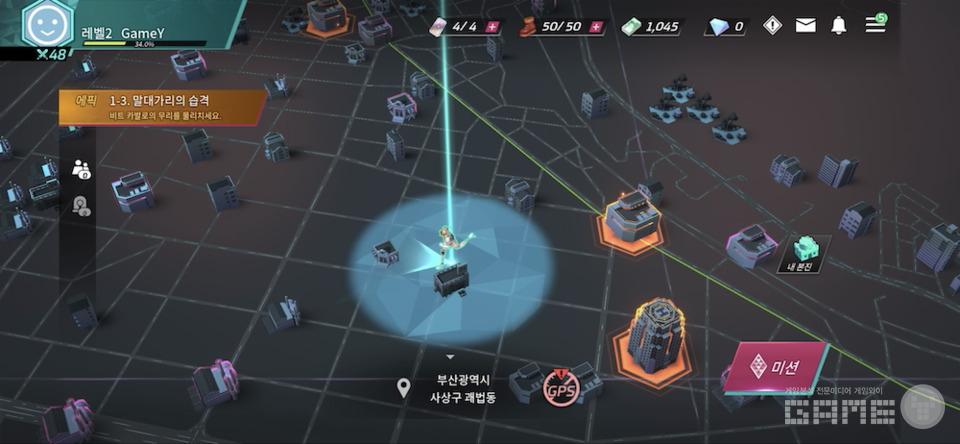Check the mailbox envelope icon
The height and width of the screenshot is (444, 960).
[x=806, y=25]
